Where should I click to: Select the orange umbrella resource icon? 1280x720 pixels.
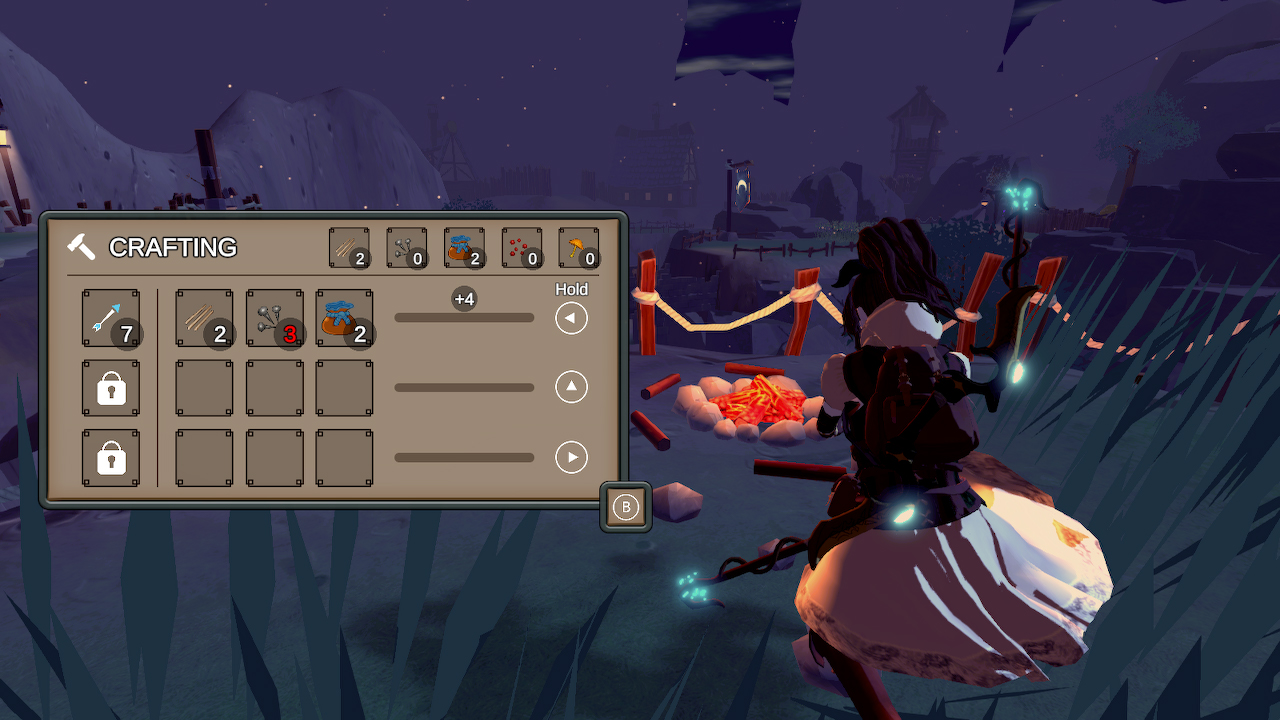(578, 248)
